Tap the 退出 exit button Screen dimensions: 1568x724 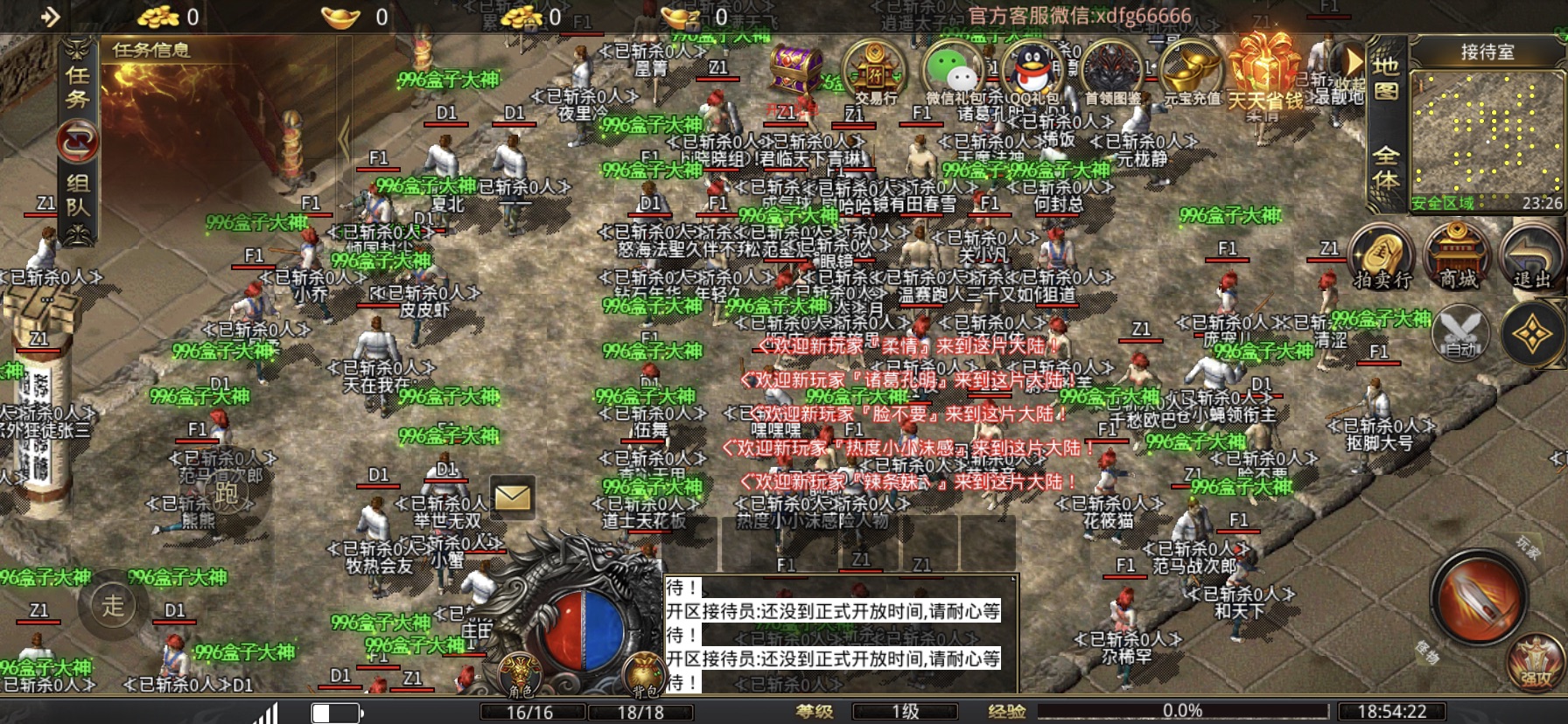1531,255
